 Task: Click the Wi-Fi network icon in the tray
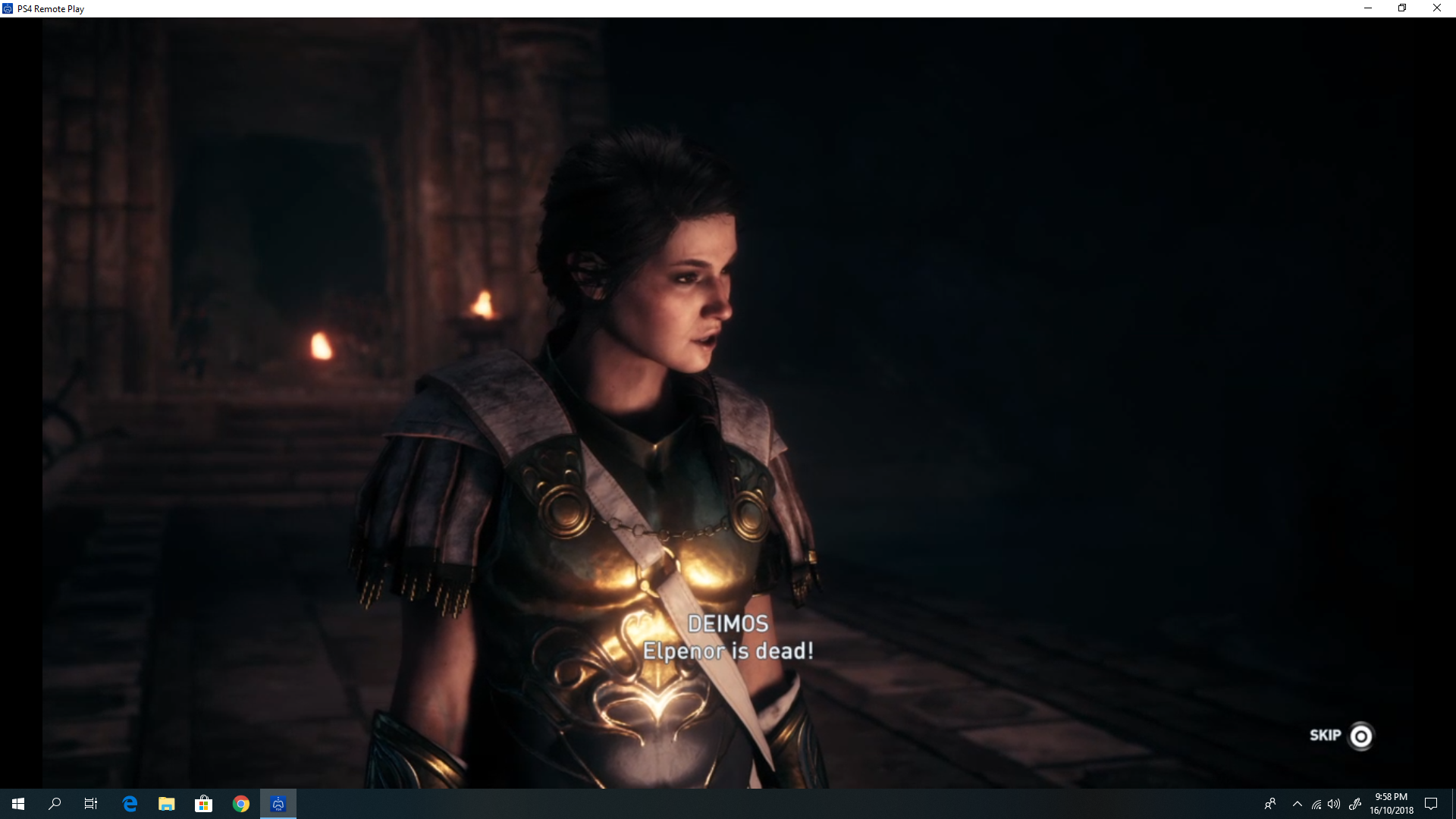click(1316, 803)
